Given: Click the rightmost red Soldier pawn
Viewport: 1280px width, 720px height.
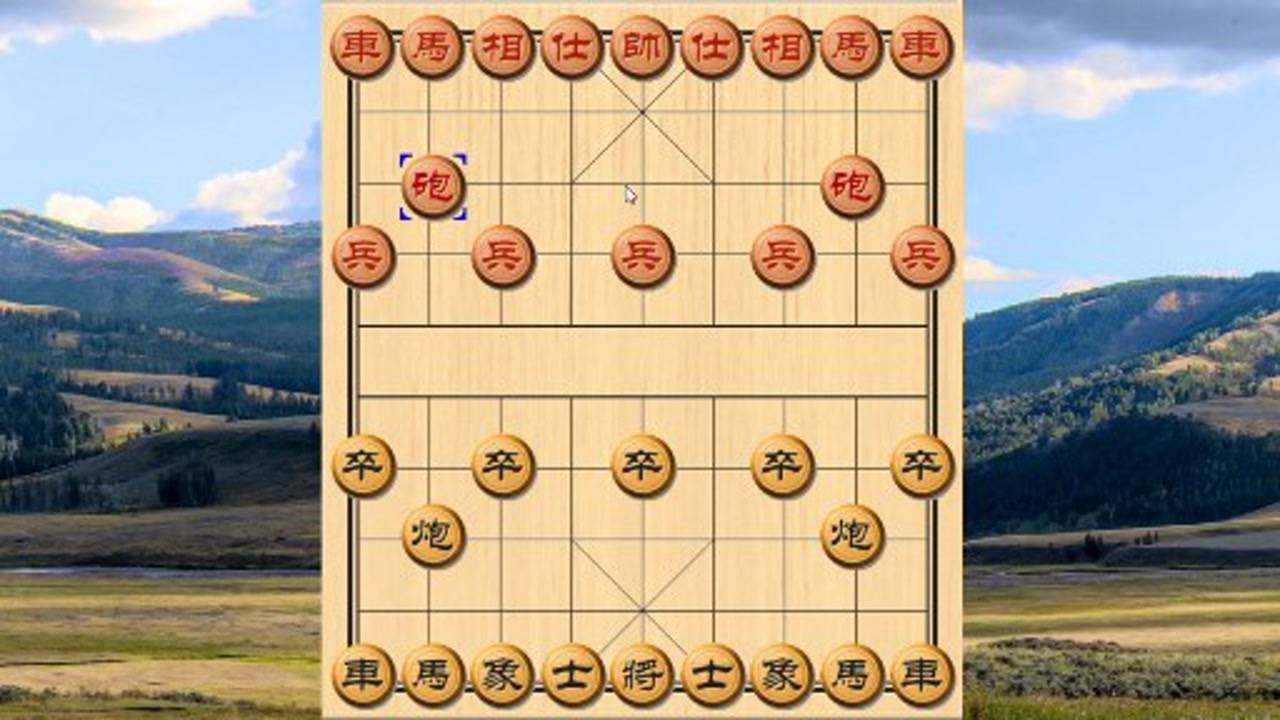Looking at the screenshot, I should tap(923, 255).
